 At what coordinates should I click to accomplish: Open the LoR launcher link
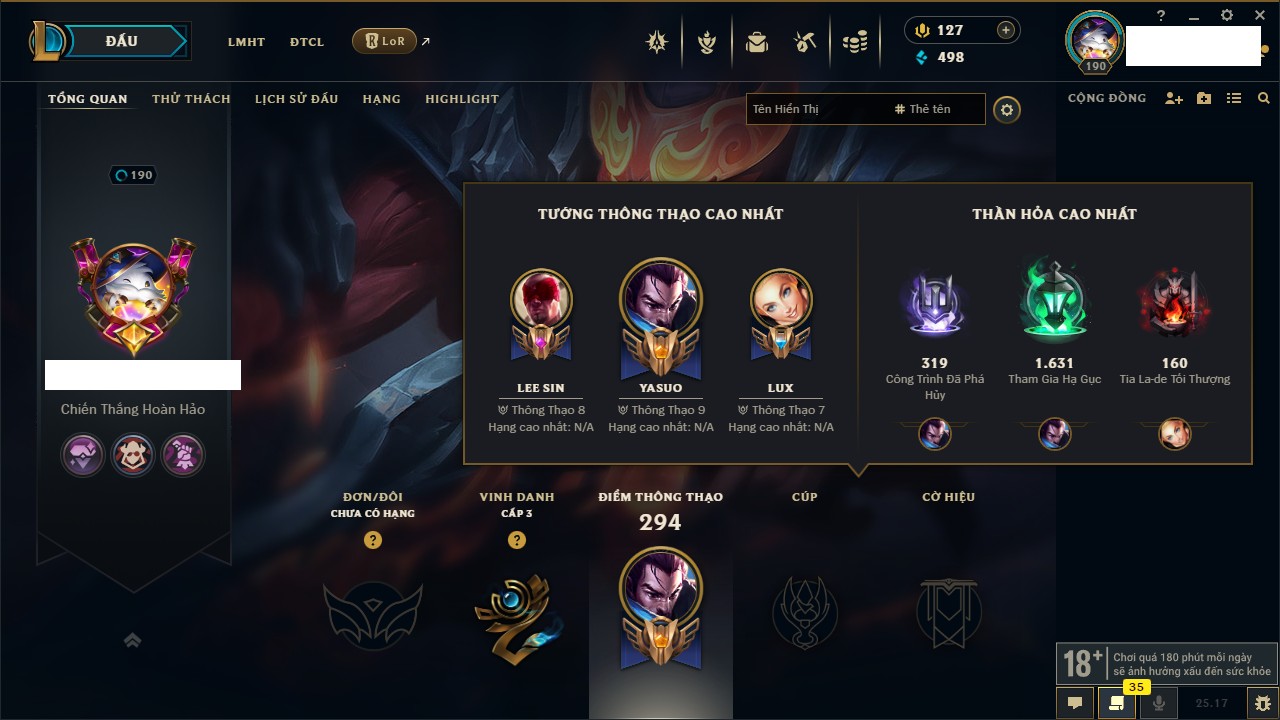point(385,41)
